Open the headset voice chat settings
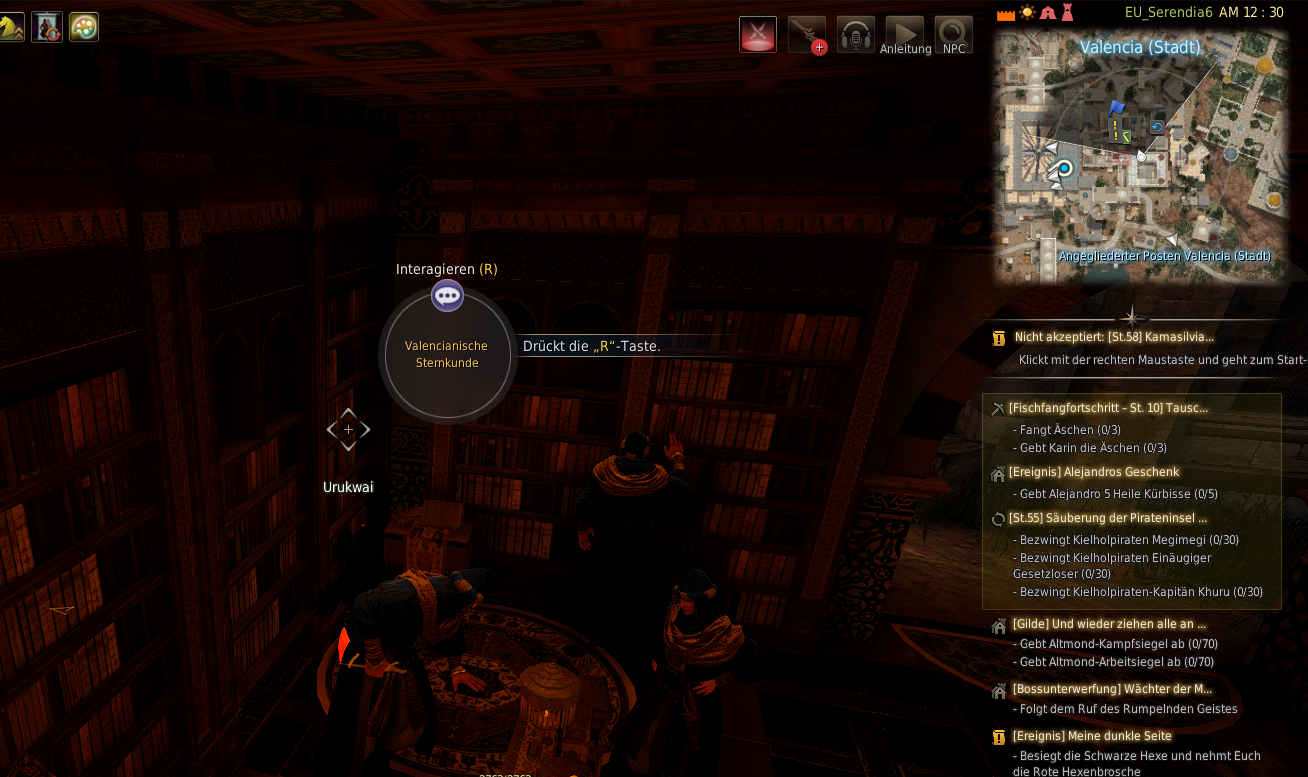The height and width of the screenshot is (777, 1308). click(x=856, y=35)
